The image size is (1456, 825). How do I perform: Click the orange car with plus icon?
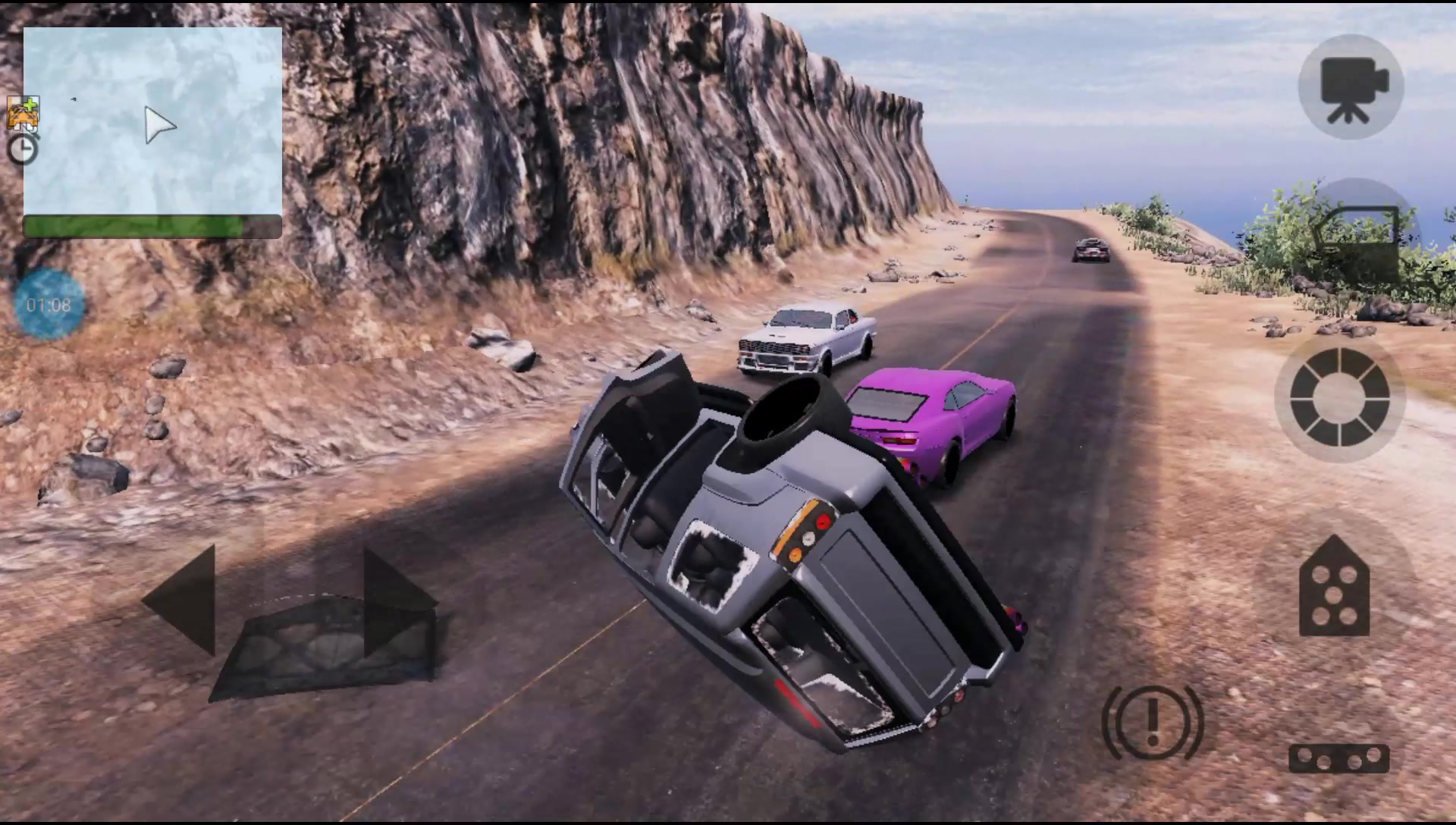(x=23, y=113)
